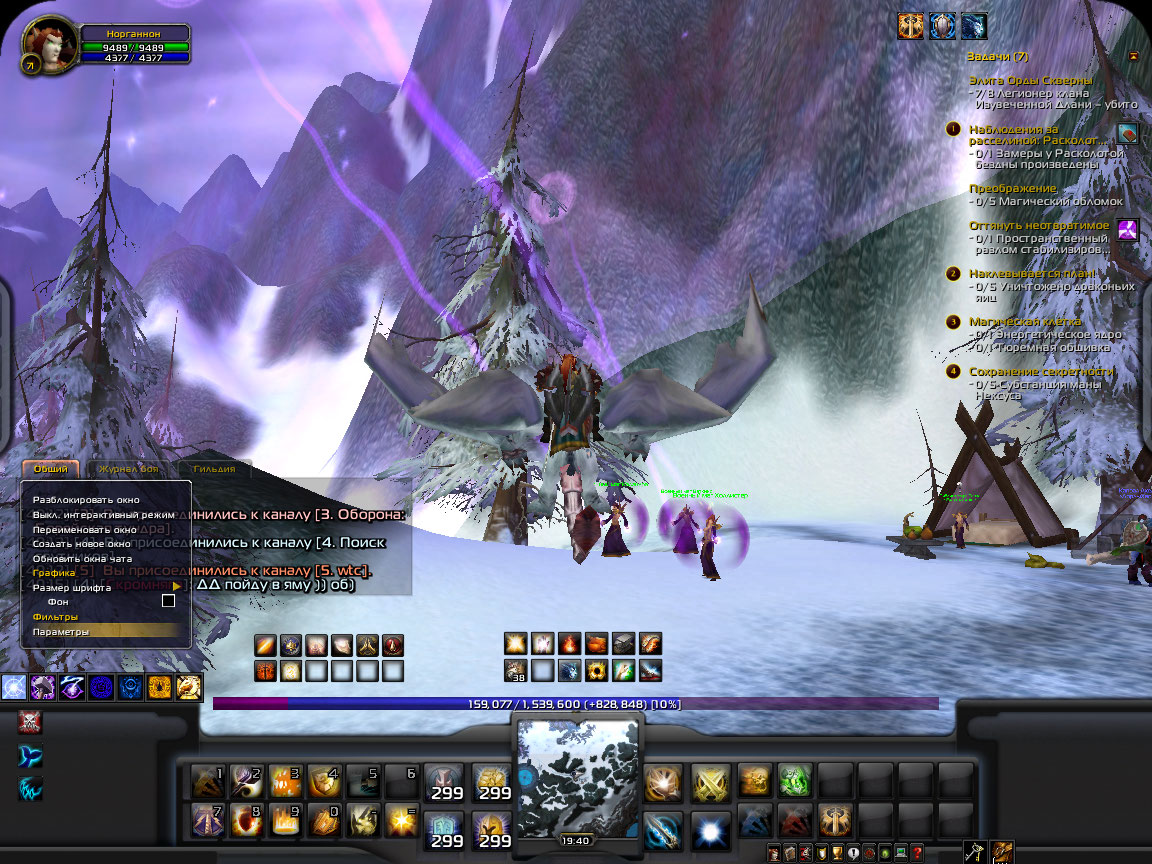
Task: Click the skull-and-crossbones icon on left edge
Action: 29,723
